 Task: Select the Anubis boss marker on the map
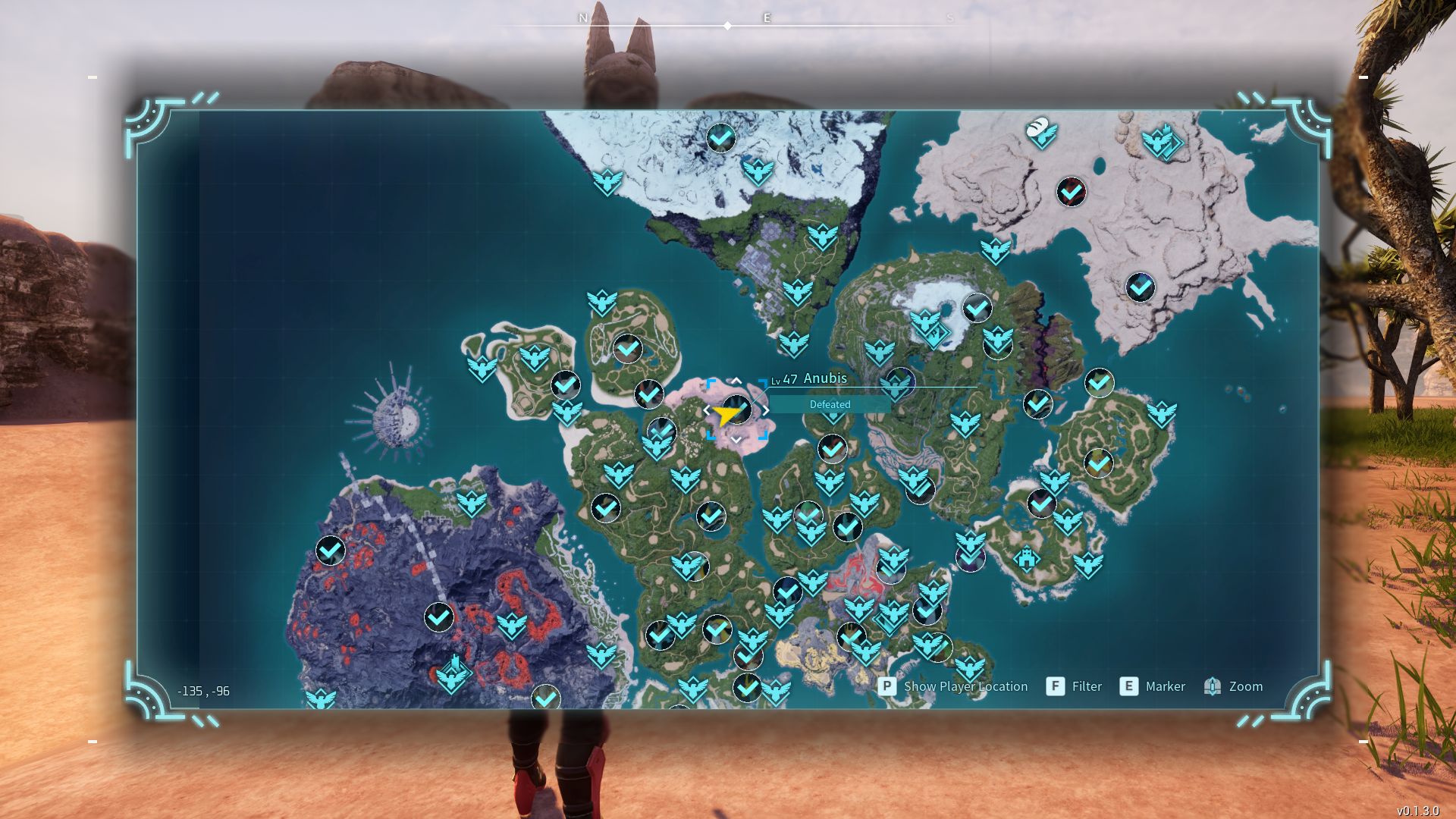click(738, 409)
